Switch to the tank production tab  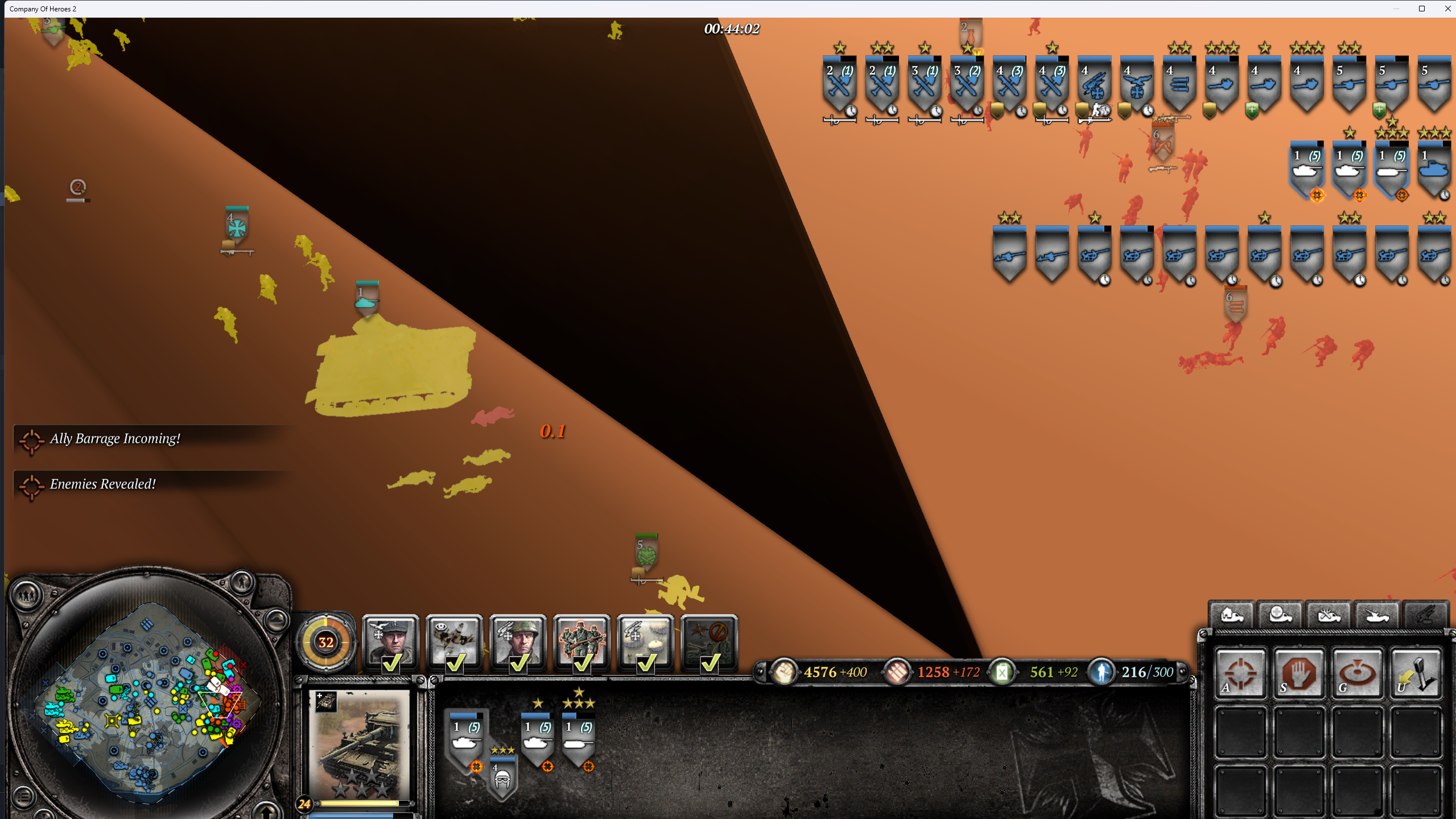1377,615
